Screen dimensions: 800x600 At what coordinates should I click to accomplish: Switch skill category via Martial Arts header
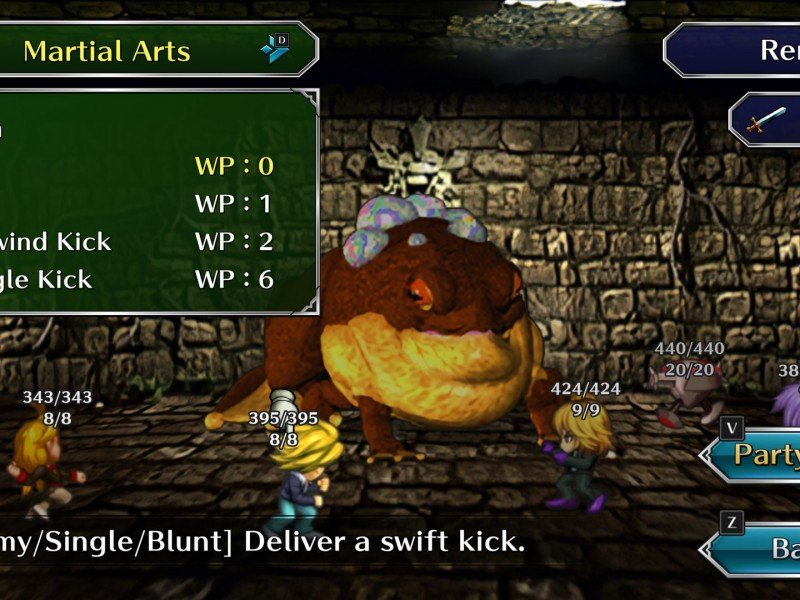tap(150, 50)
